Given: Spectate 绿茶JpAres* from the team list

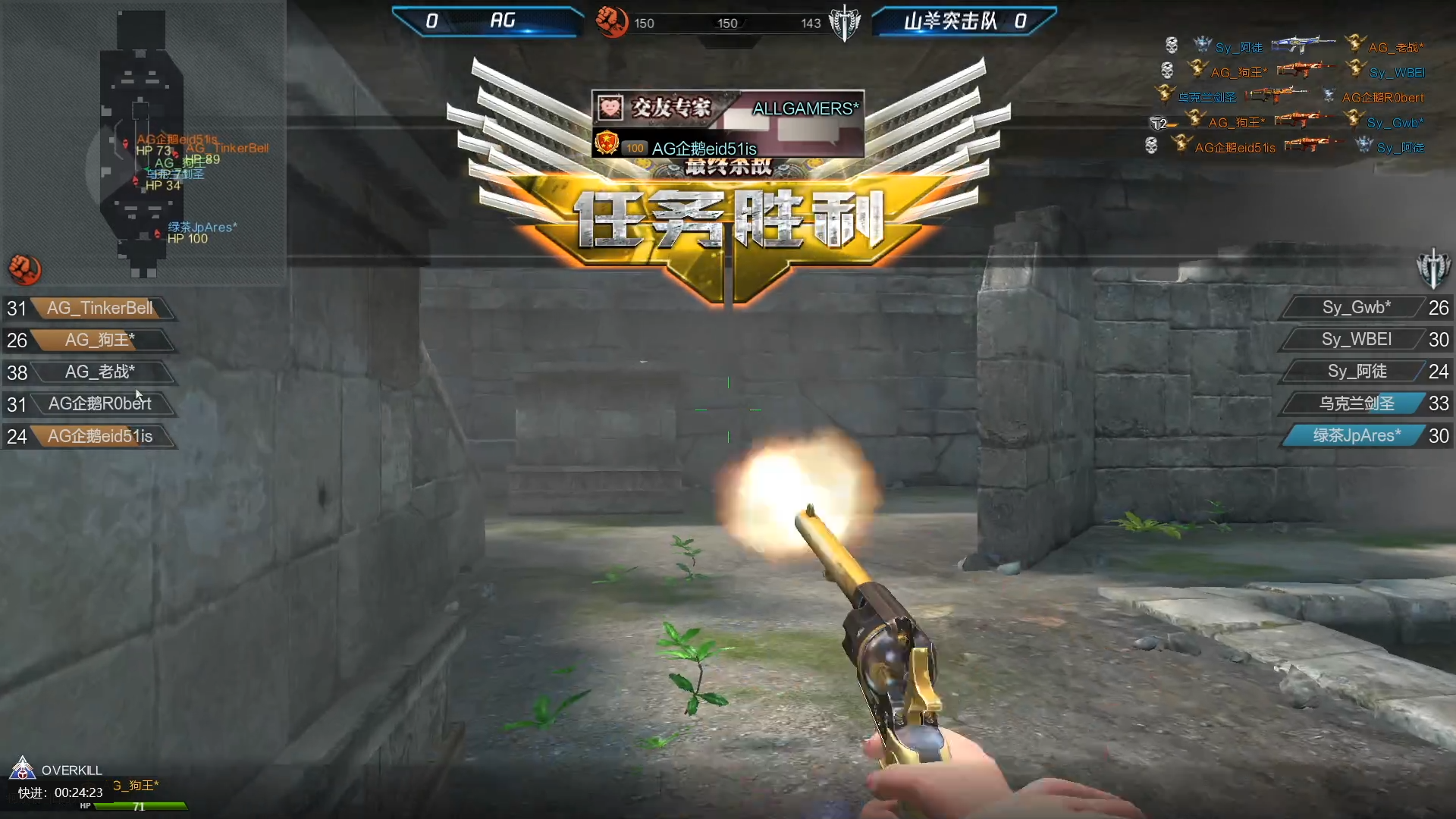Looking at the screenshot, I should click(1356, 436).
